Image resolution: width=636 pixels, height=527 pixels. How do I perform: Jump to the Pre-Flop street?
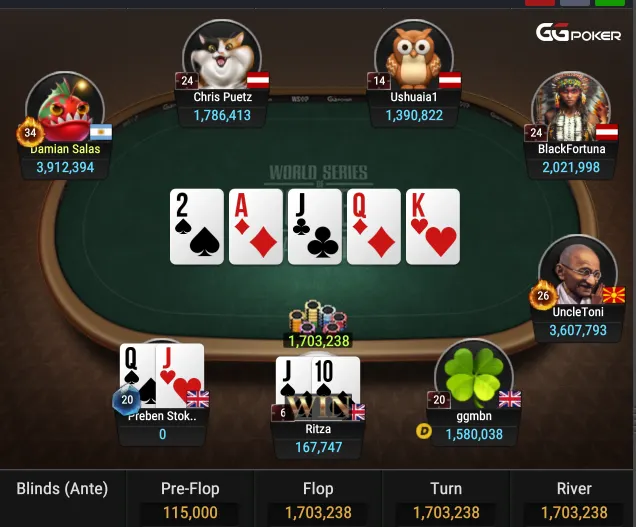pyautogui.click(x=190, y=499)
